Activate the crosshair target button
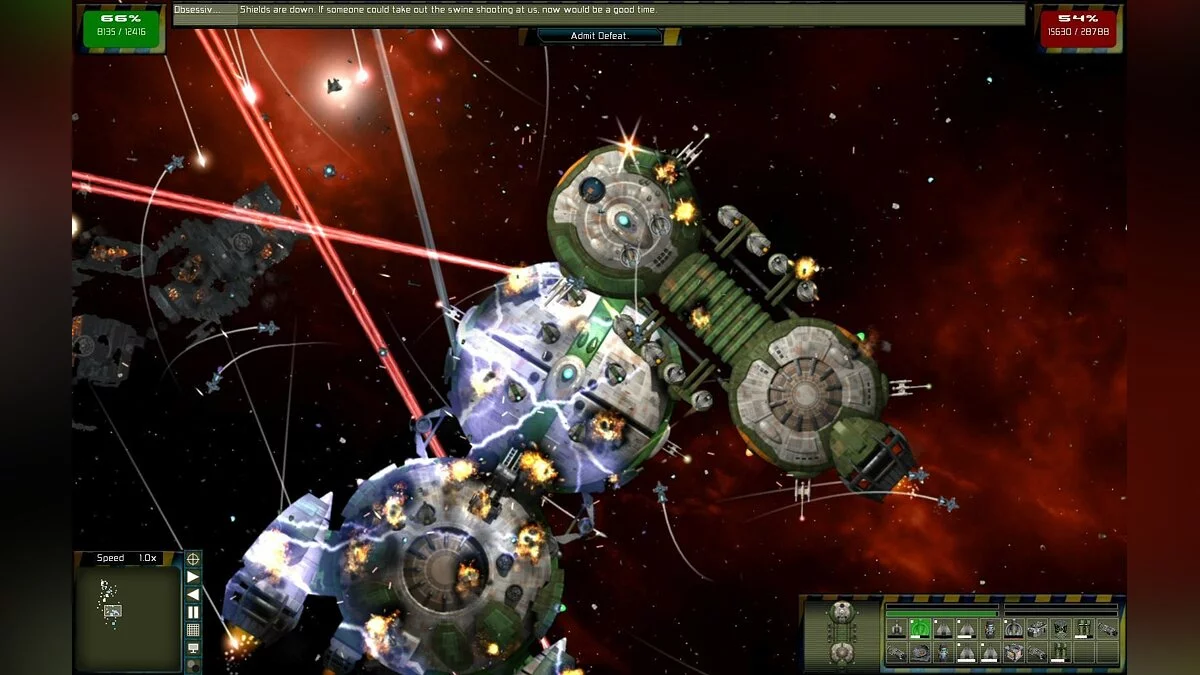The width and height of the screenshot is (1200, 675). pos(193,559)
